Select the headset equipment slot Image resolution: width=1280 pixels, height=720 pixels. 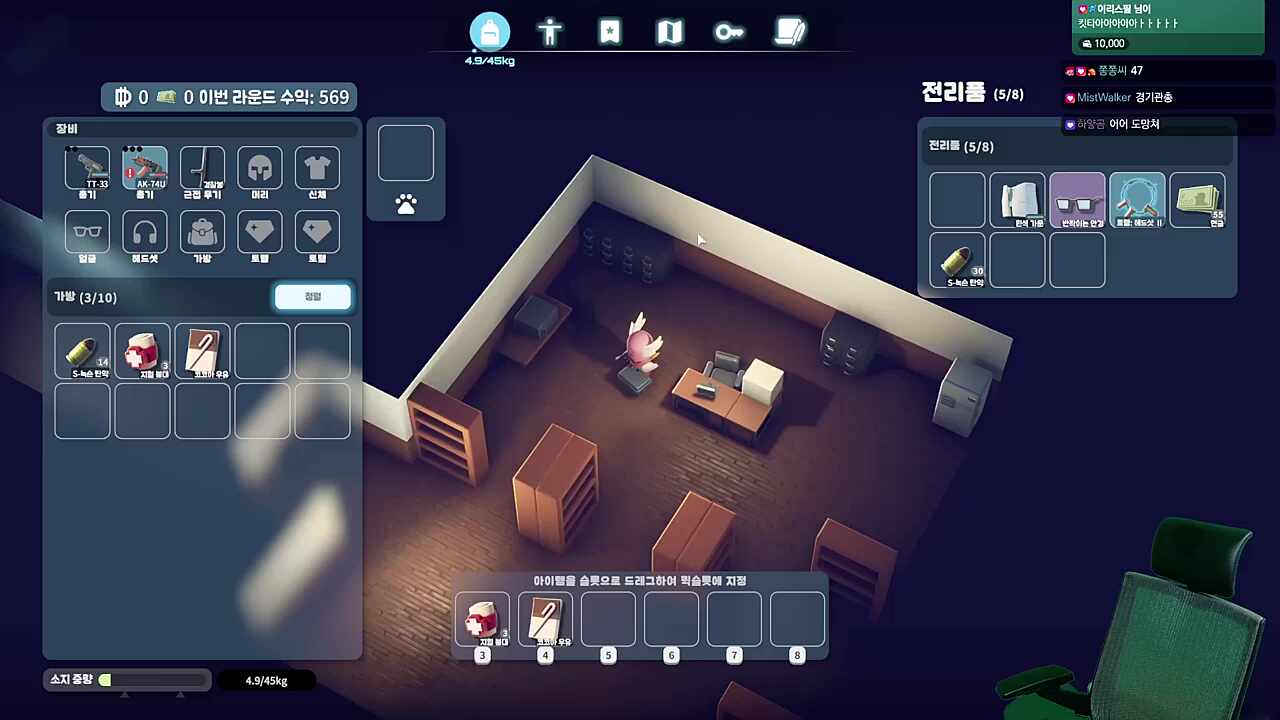pos(144,233)
